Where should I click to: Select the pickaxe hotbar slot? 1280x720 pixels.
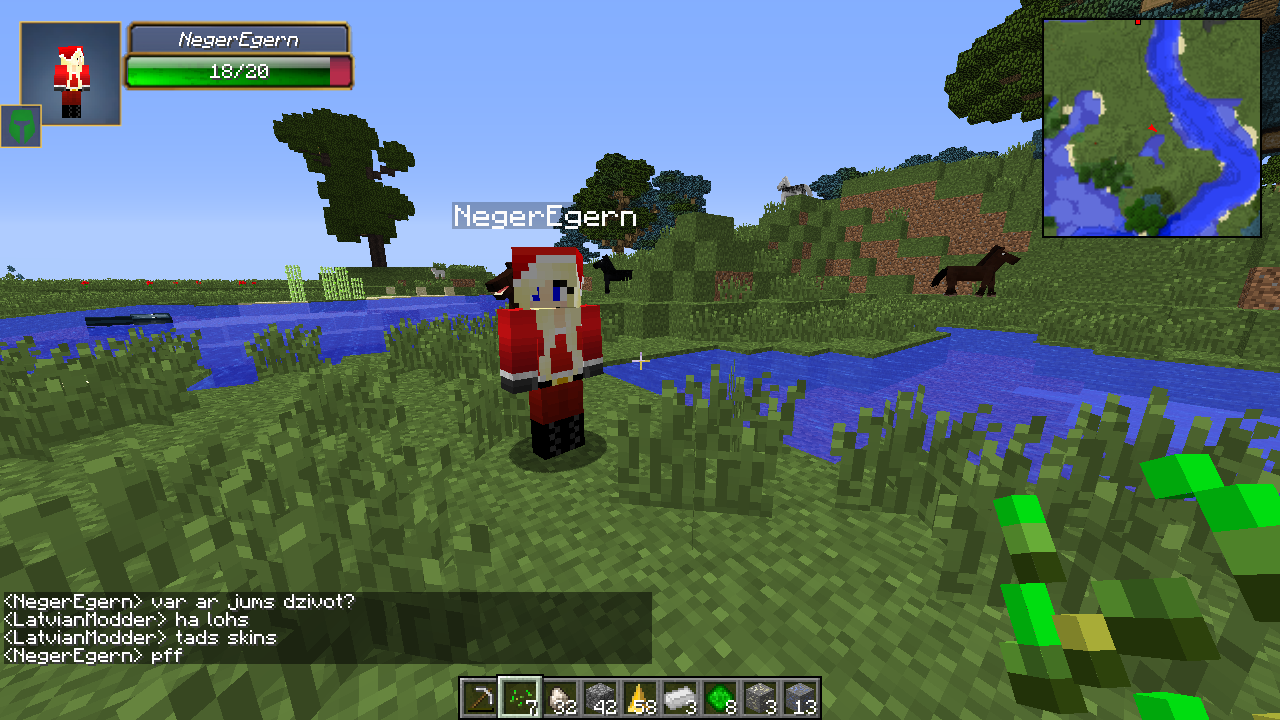[480, 697]
